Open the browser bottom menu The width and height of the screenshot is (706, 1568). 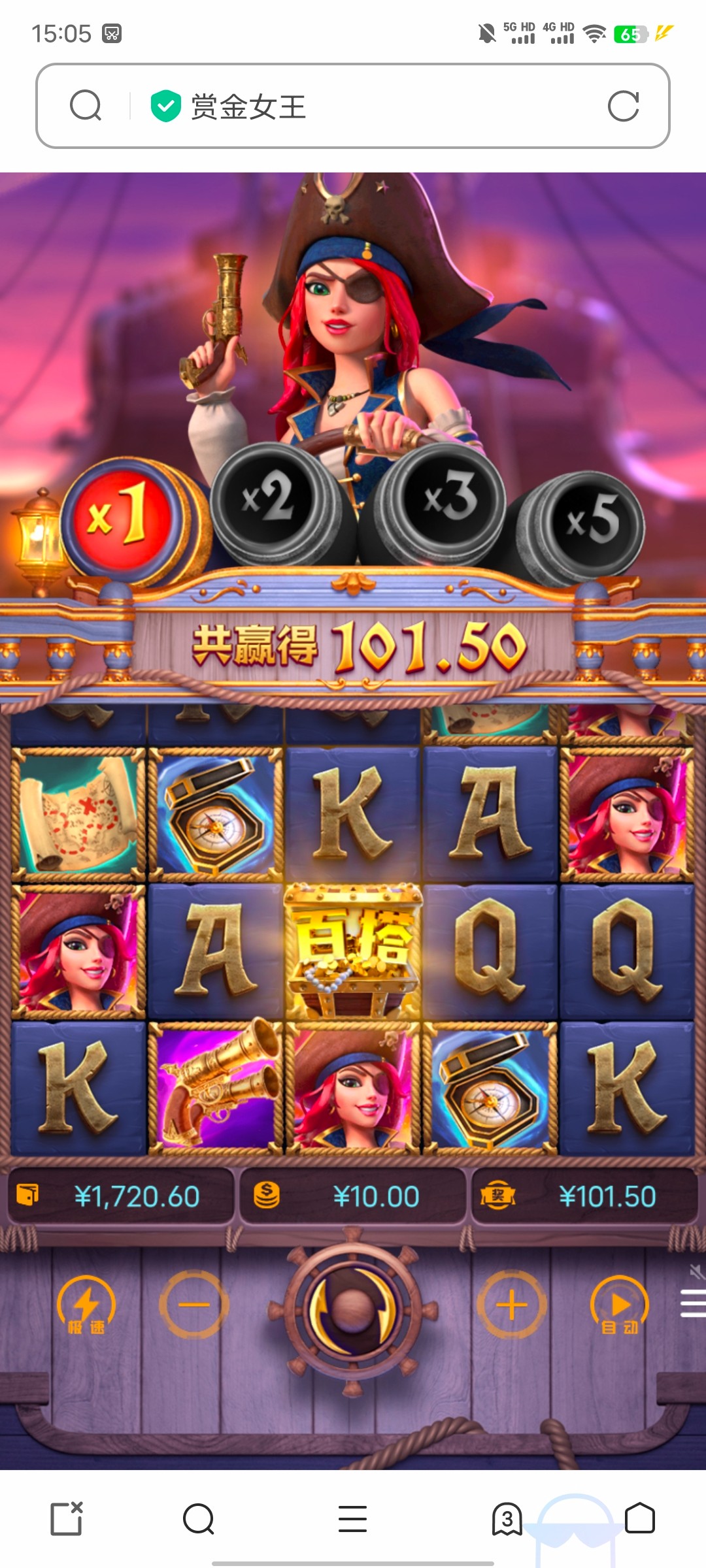(x=352, y=1518)
